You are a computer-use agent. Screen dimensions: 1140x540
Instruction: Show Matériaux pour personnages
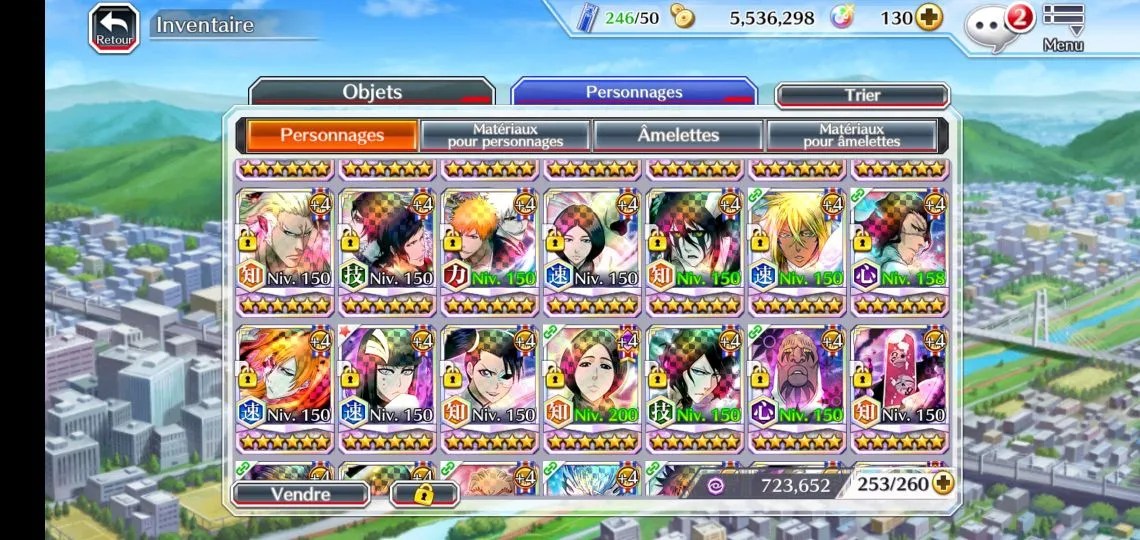click(x=505, y=135)
